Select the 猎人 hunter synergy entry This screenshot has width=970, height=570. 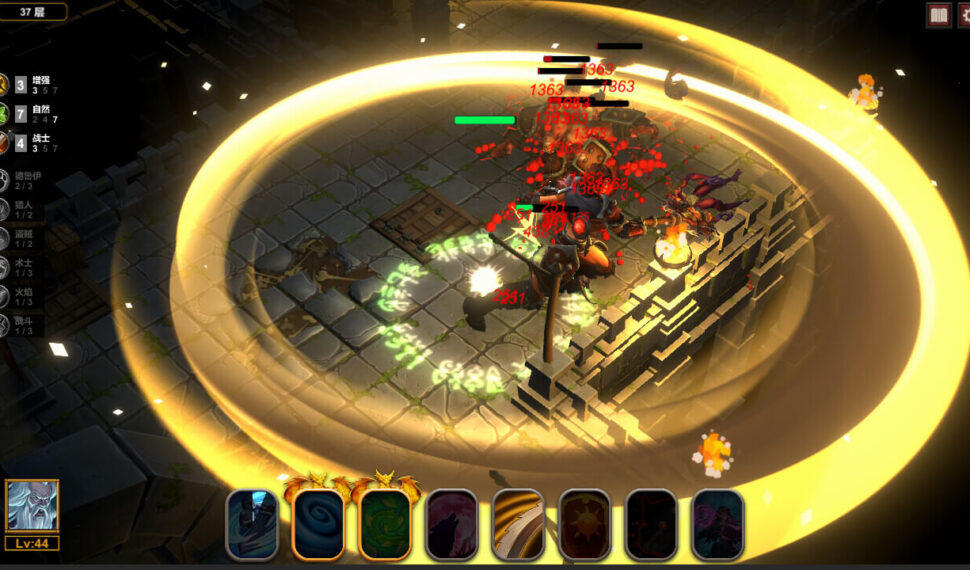point(20,209)
